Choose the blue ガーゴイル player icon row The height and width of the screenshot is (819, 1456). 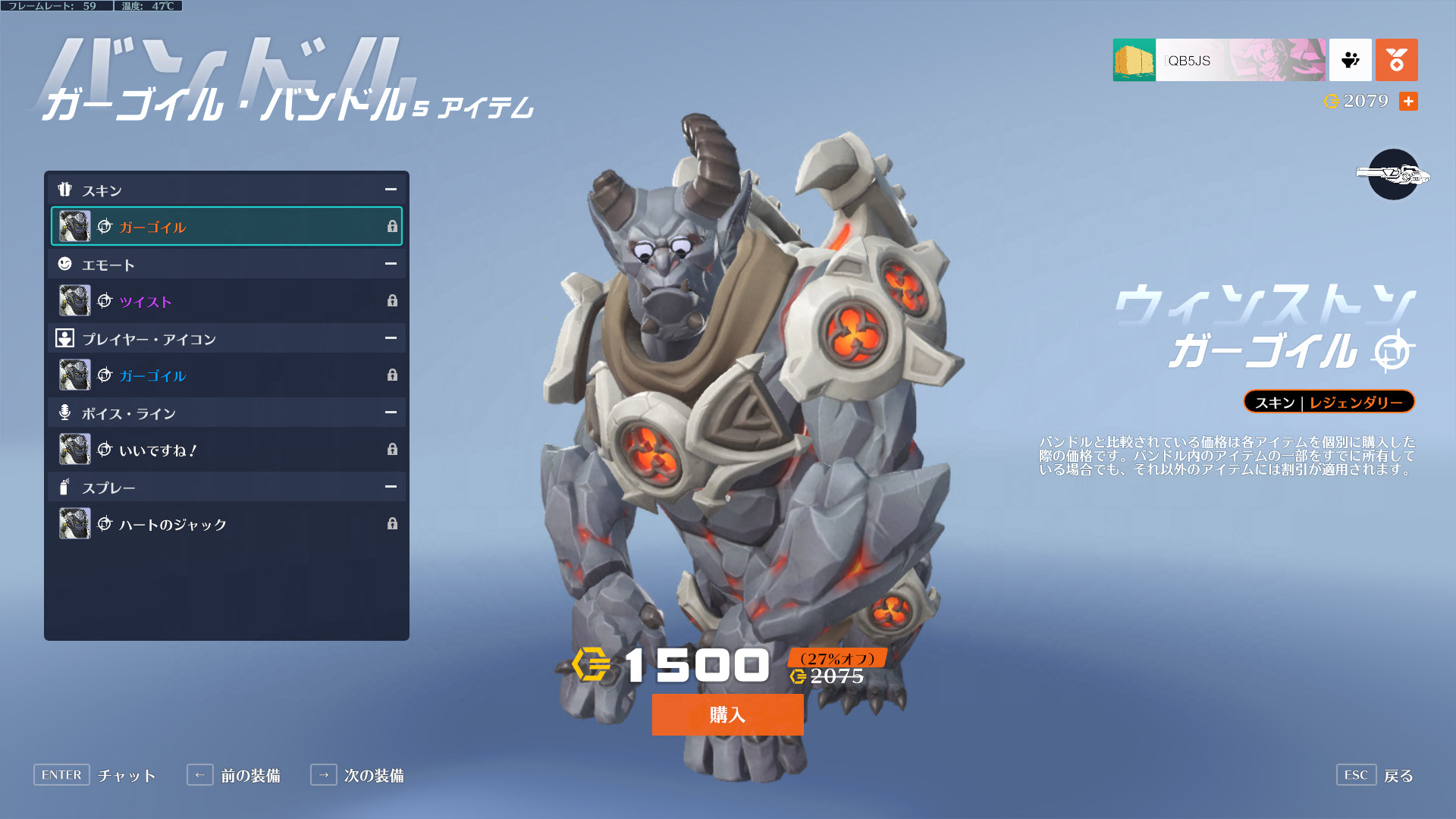tap(226, 375)
